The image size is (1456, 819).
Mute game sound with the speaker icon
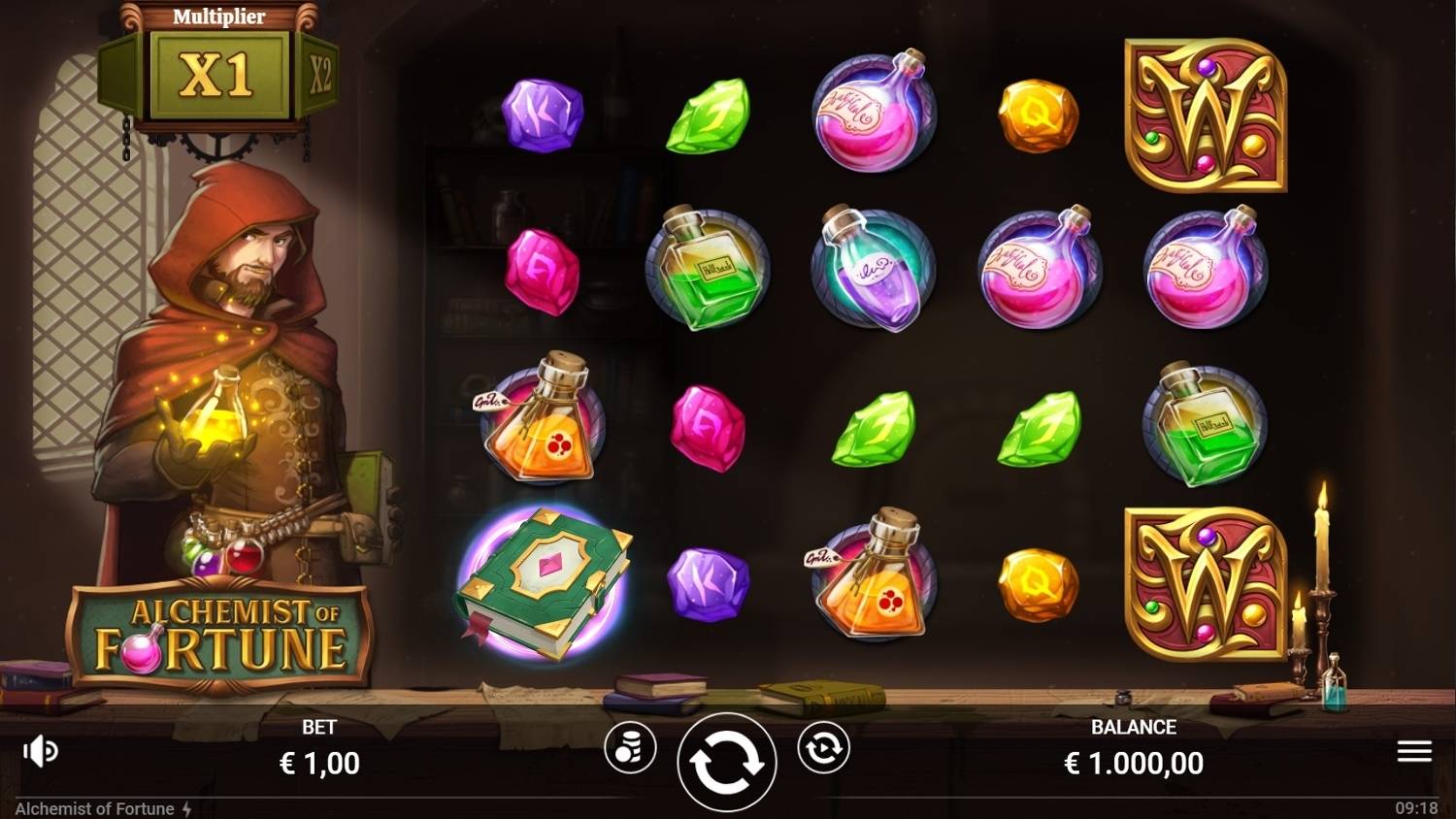39,749
